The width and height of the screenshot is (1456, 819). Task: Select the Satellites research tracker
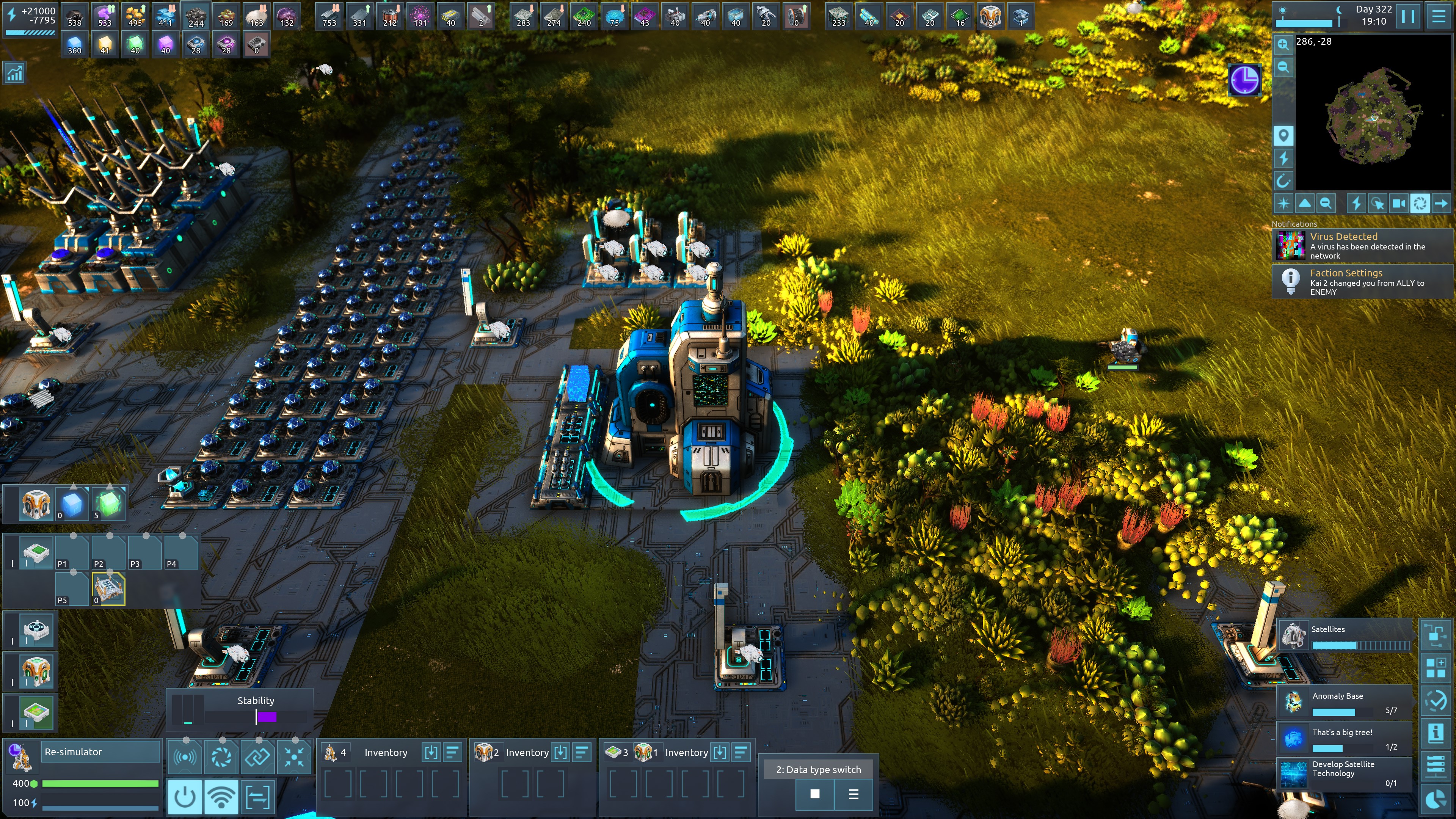pyautogui.click(x=1345, y=636)
